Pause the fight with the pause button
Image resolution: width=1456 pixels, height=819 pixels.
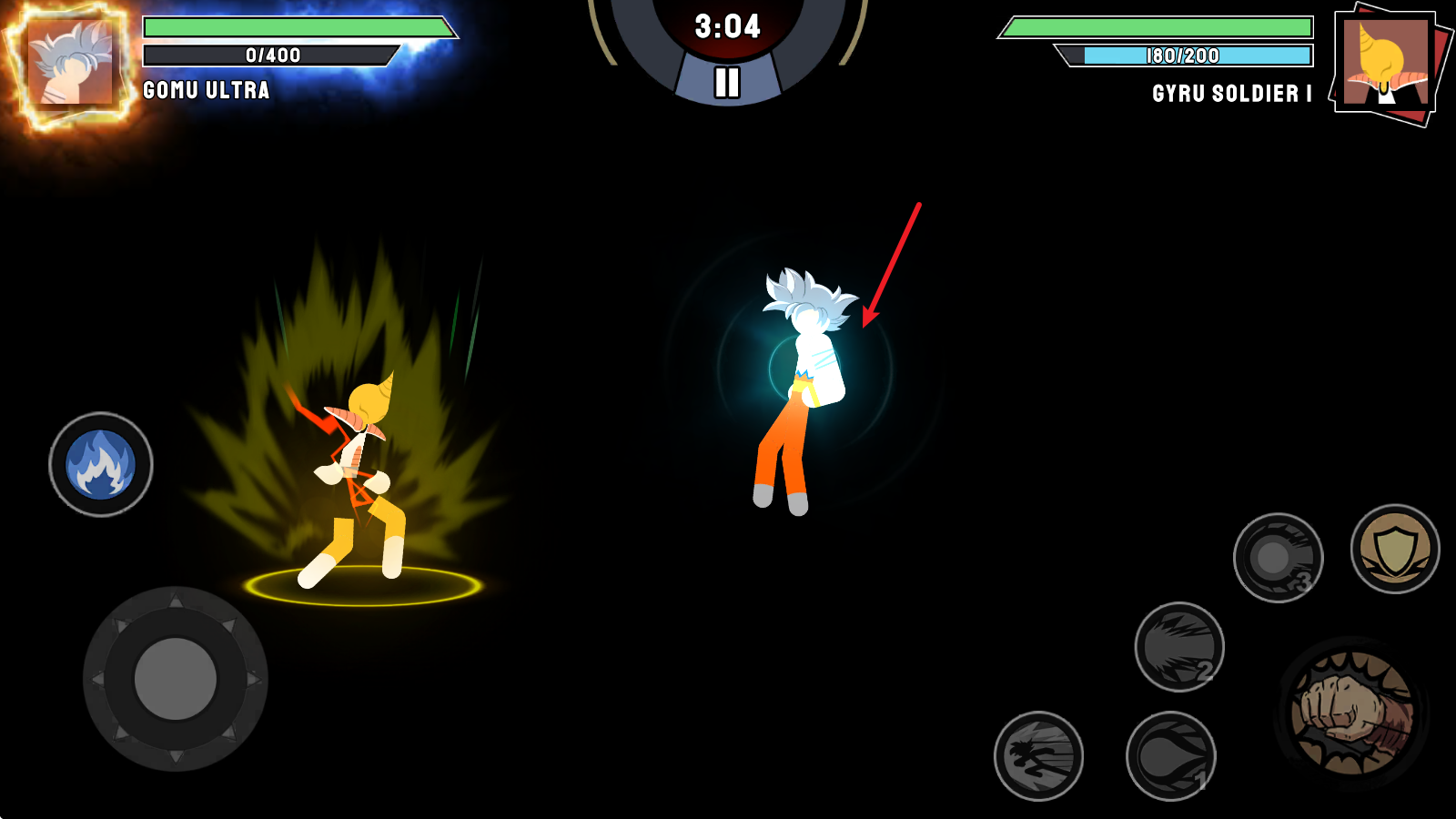click(726, 83)
